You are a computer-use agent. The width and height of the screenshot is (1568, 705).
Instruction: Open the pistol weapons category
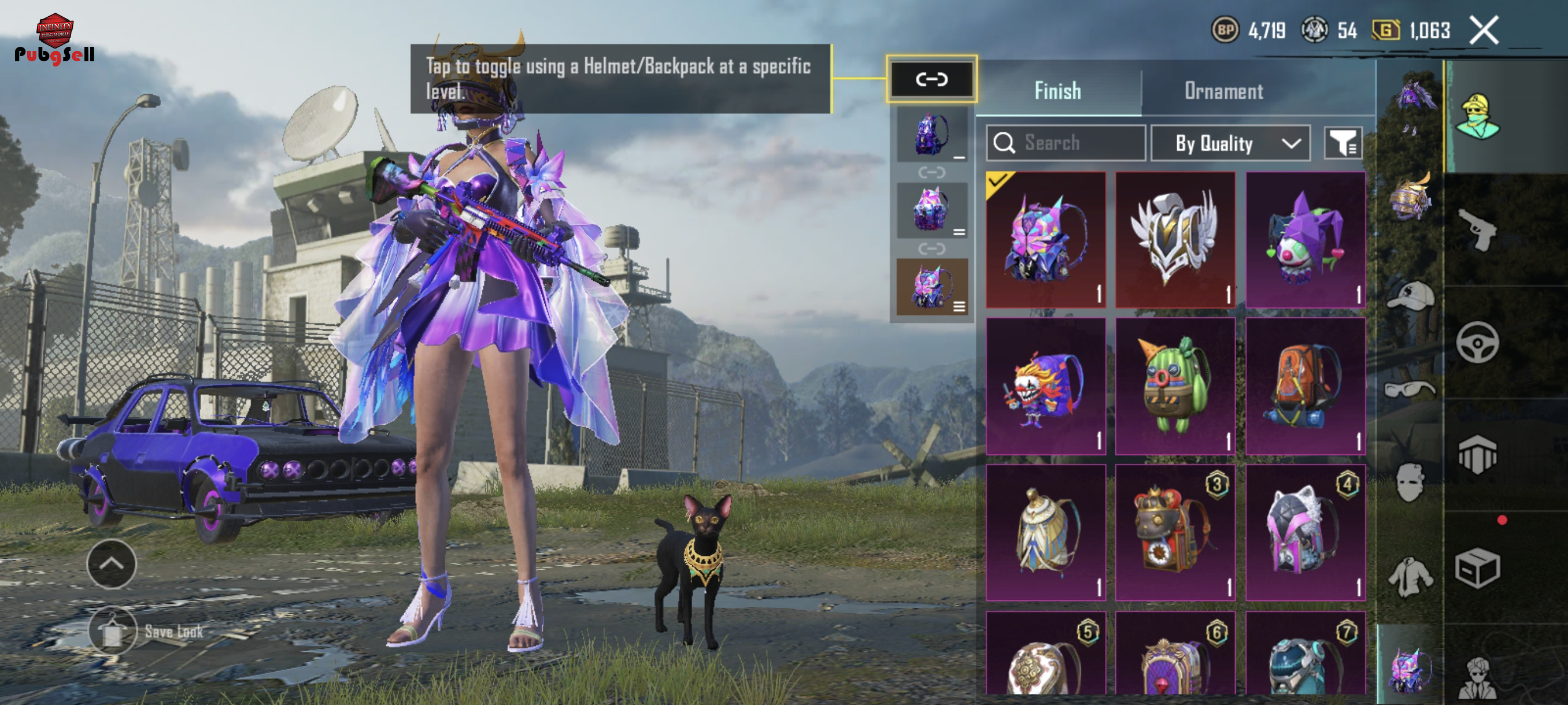click(1477, 230)
